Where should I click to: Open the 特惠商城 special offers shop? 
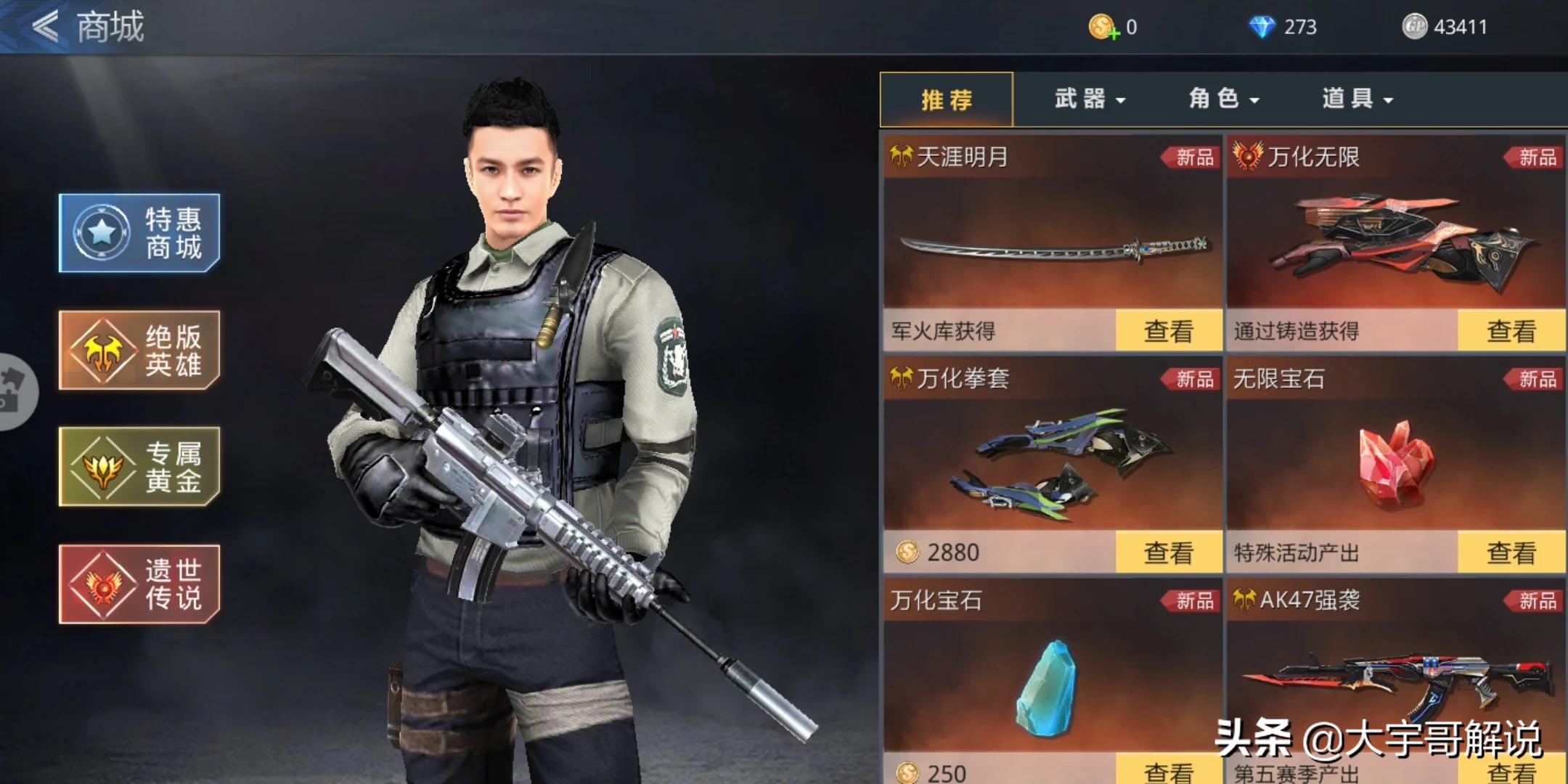pyautogui.click(x=139, y=233)
